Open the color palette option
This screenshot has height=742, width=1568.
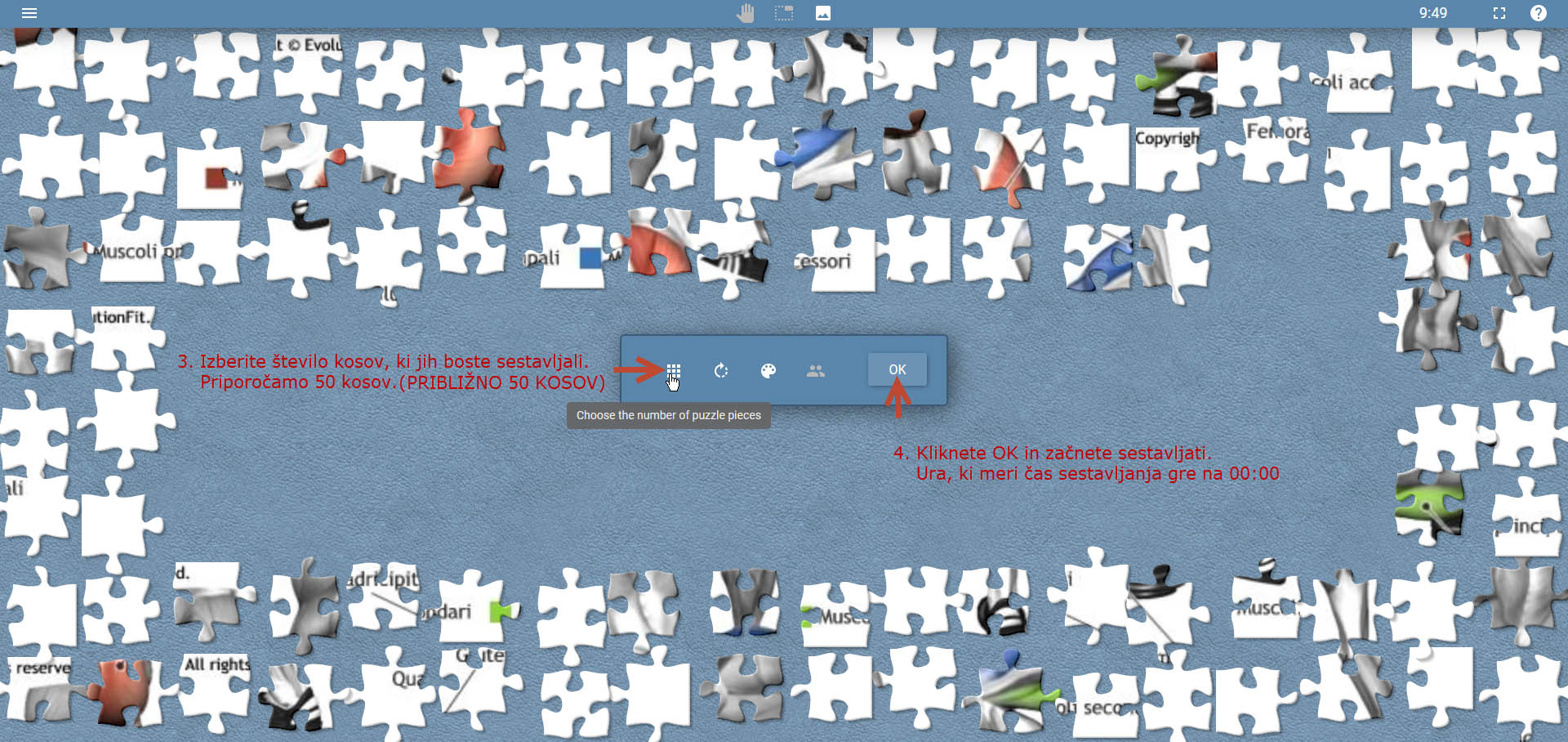pyautogui.click(x=768, y=371)
